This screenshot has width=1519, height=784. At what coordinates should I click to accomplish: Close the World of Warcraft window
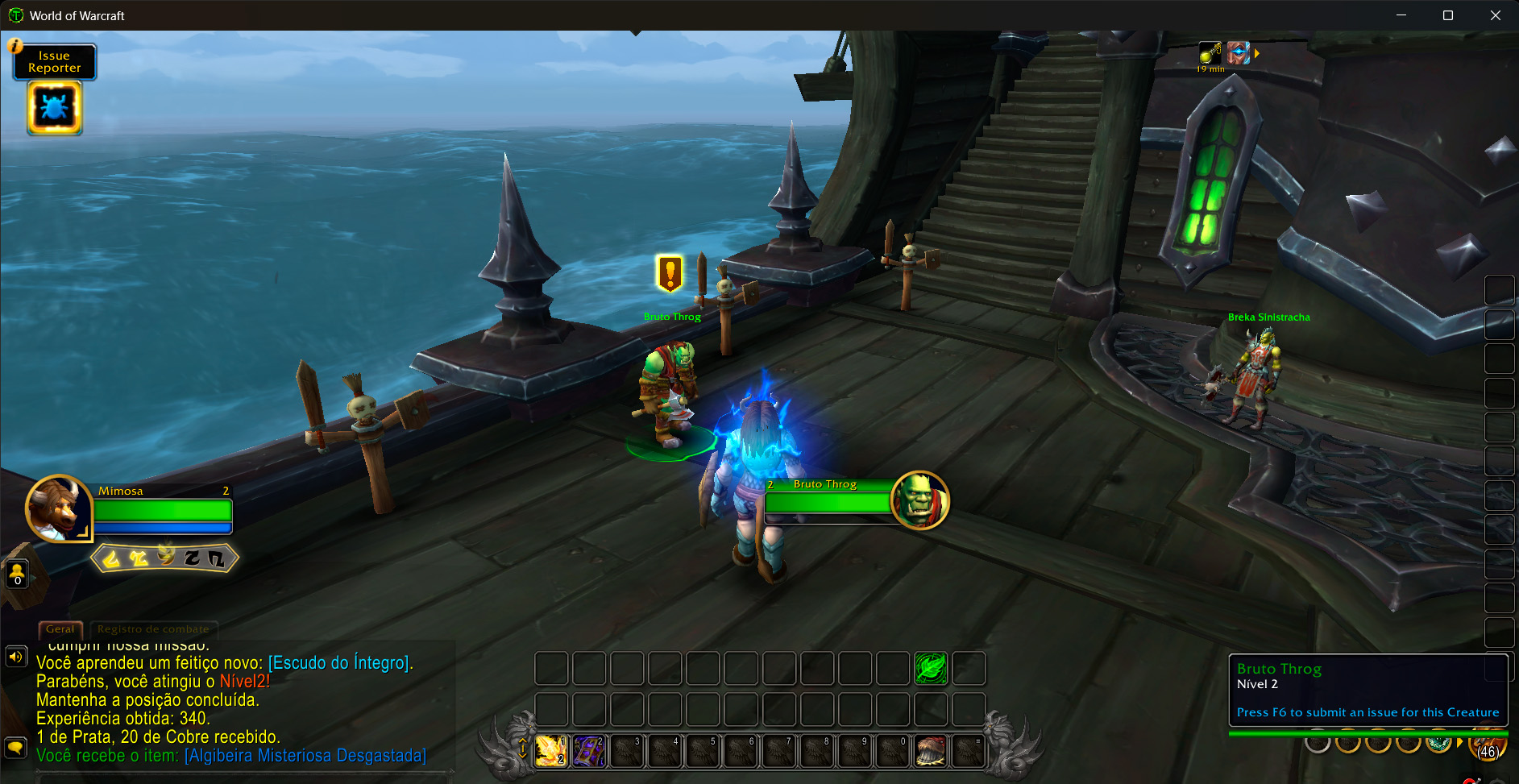[1495, 15]
